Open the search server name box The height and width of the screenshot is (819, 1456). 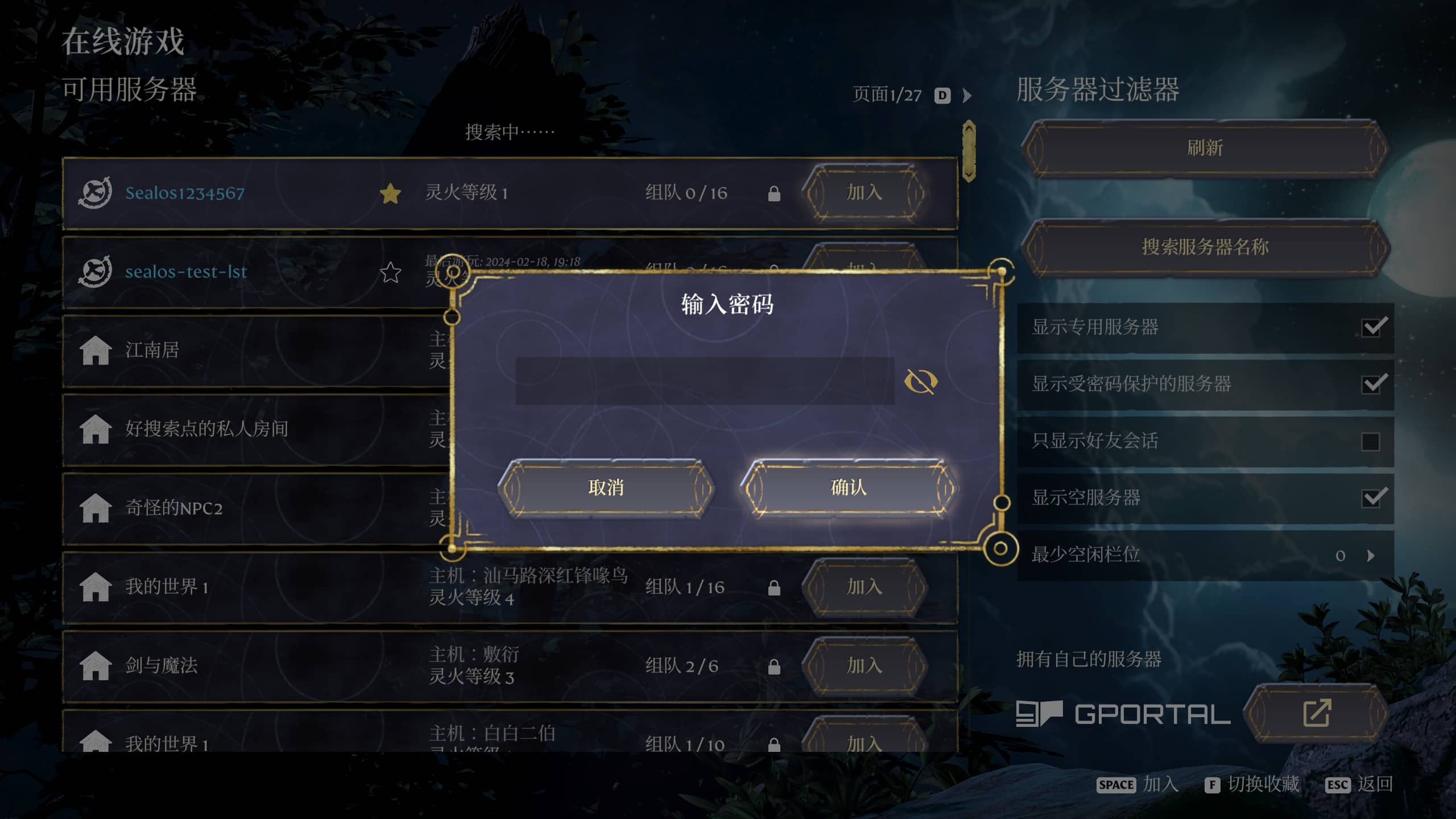point(1205,247)
